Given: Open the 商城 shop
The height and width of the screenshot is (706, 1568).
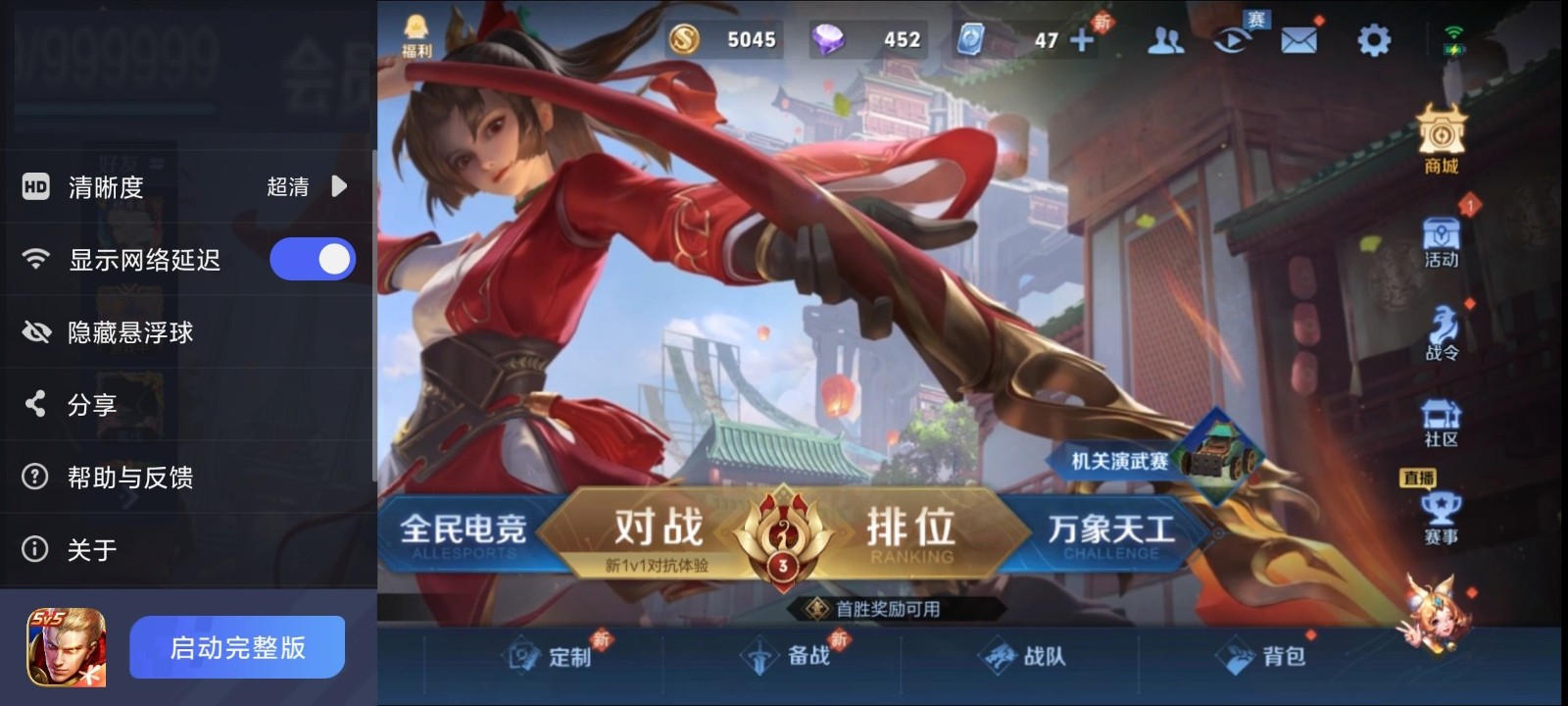Looking at the screenshot, I should click(x=1440, y=137).
